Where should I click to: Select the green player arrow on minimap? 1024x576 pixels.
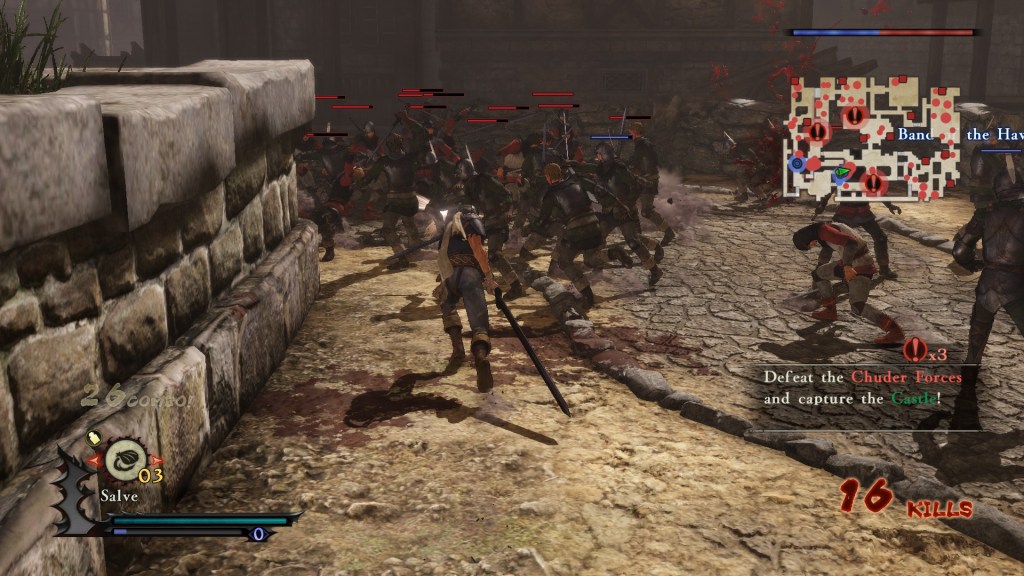[843, 172]
